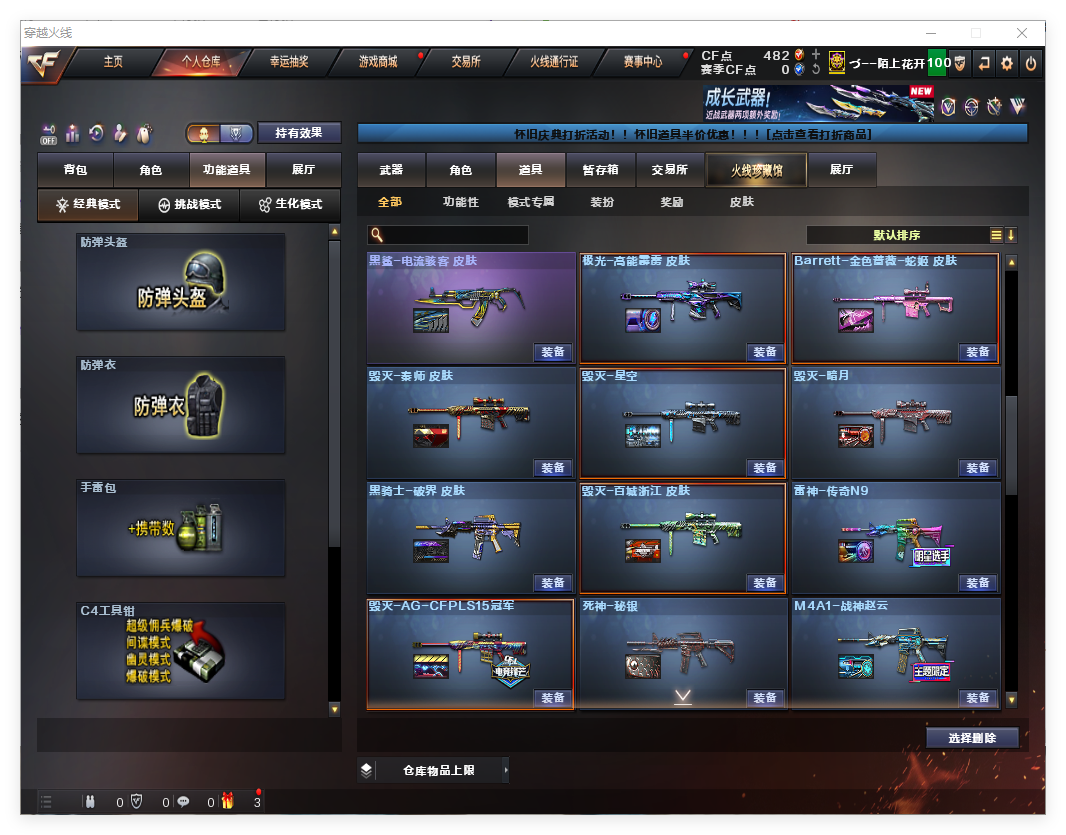Open the 主页 home menu

(x=113, y=62)
